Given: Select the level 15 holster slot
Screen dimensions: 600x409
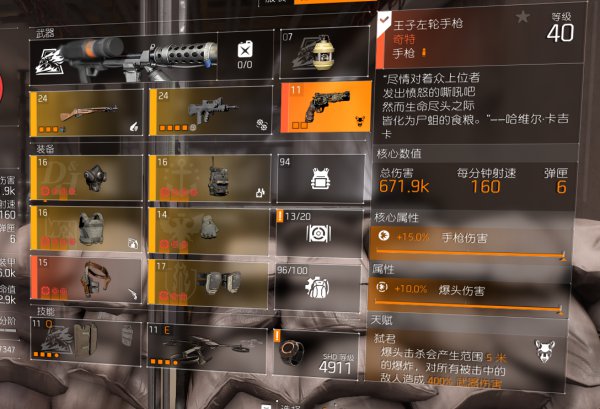Looking at the screenshot, I should click(x=88, y=283).
